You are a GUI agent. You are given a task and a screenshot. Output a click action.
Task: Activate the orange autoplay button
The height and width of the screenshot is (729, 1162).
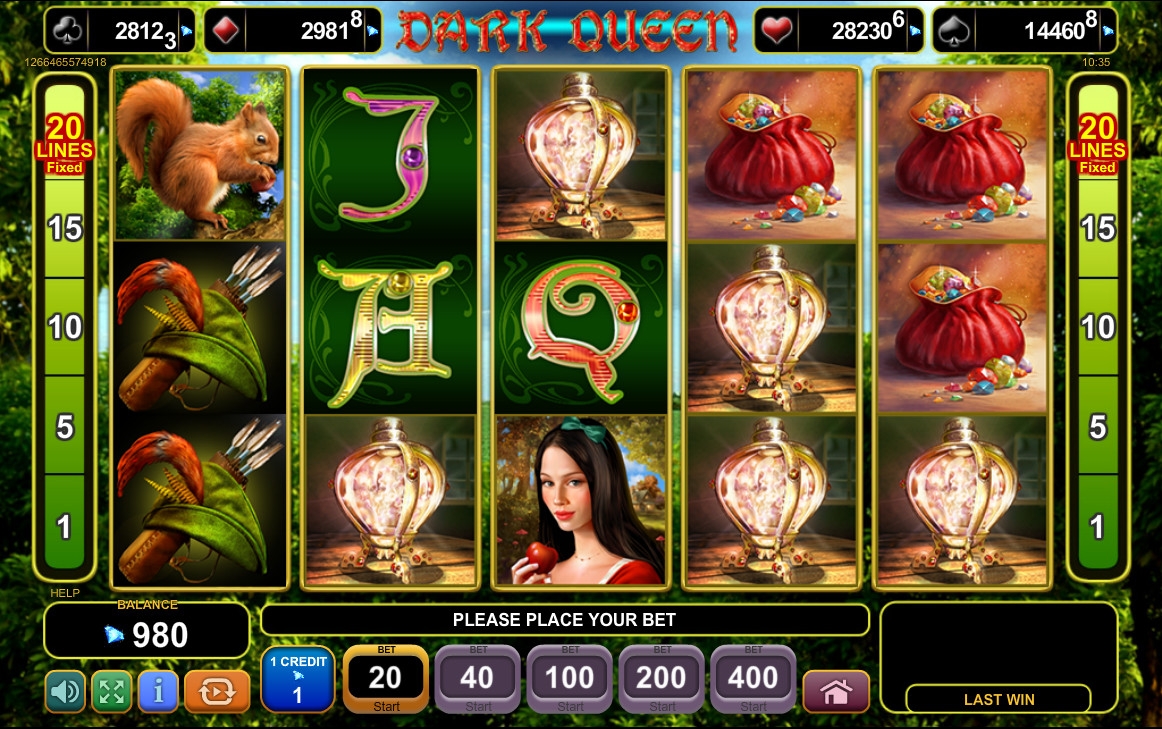(x=217, y=691)
